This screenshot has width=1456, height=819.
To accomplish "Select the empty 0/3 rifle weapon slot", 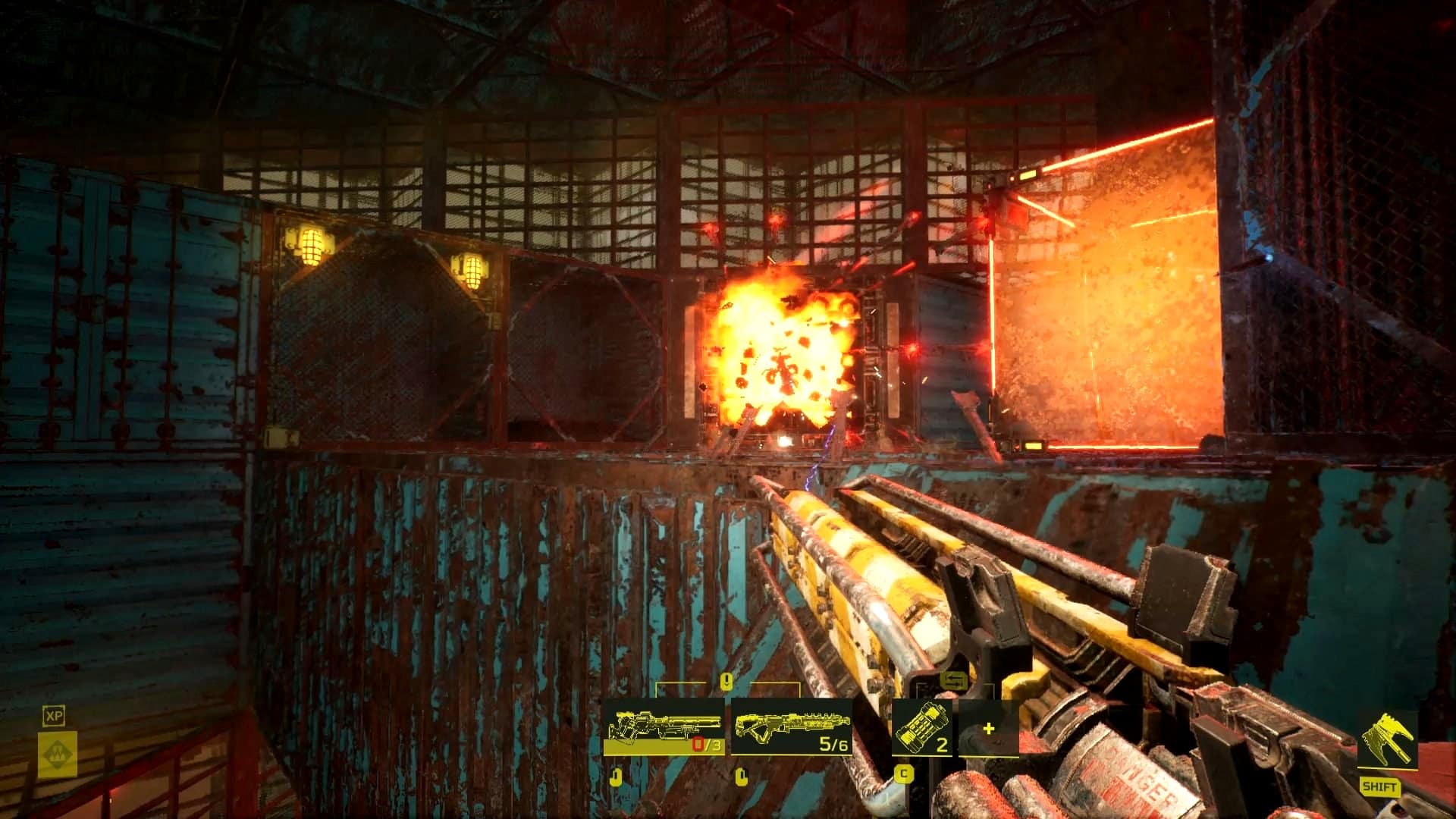I will [664, 728].
